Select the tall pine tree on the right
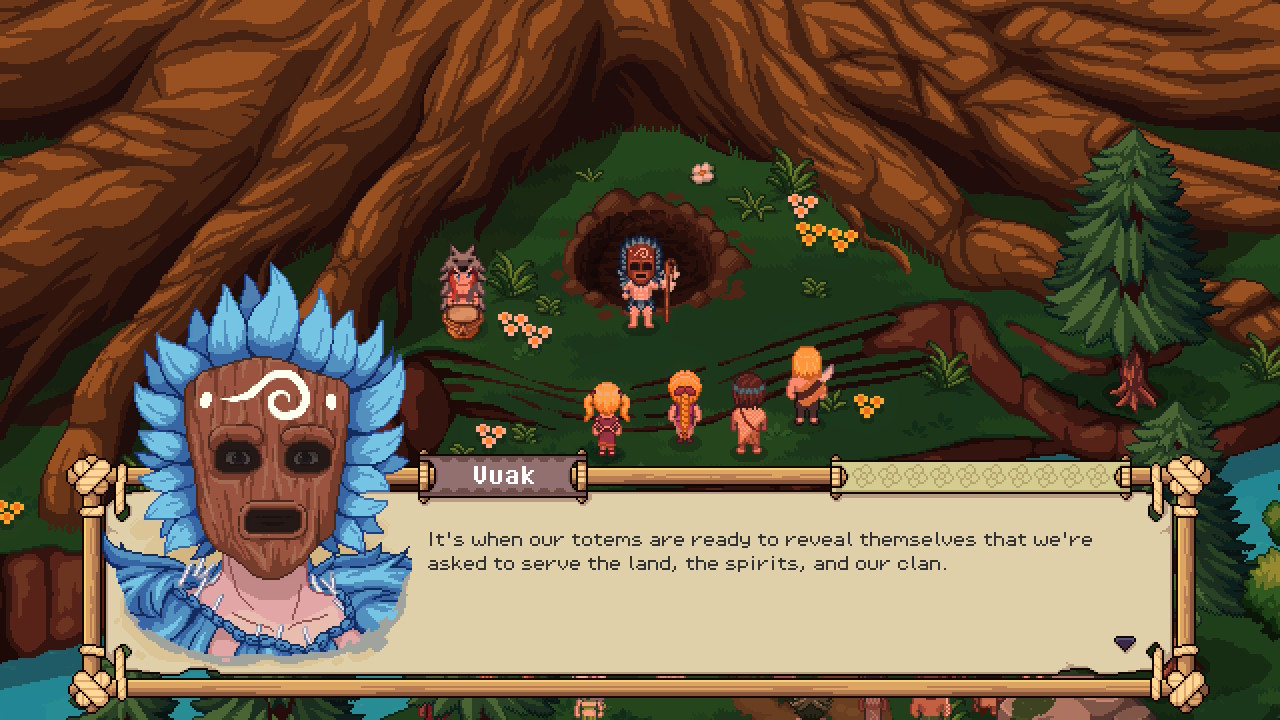This screenshot has width=1280, height=720. coord(1128,250)
